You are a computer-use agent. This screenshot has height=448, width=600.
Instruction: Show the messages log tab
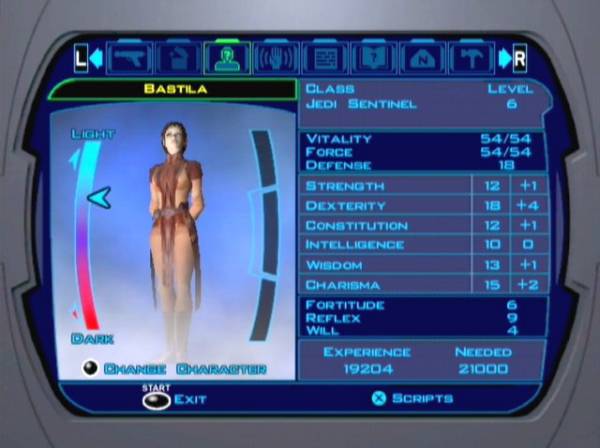coord(326,58)
